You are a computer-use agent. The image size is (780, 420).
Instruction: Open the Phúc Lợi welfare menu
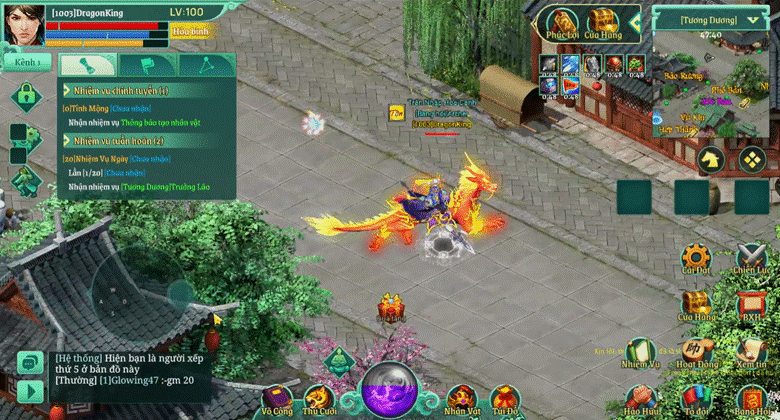click(x=562, y=24)
